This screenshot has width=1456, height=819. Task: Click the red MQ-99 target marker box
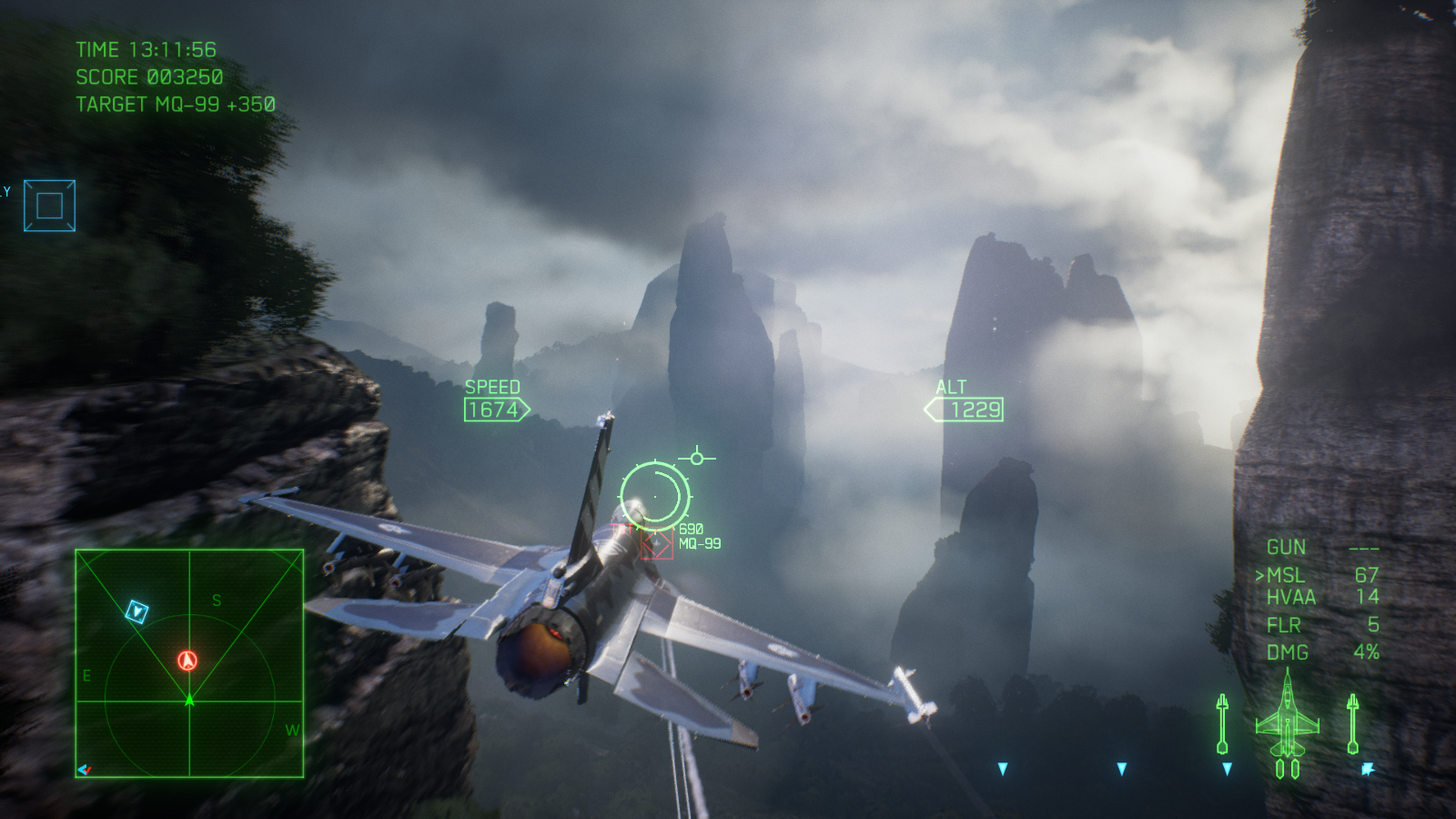[656, 544]
